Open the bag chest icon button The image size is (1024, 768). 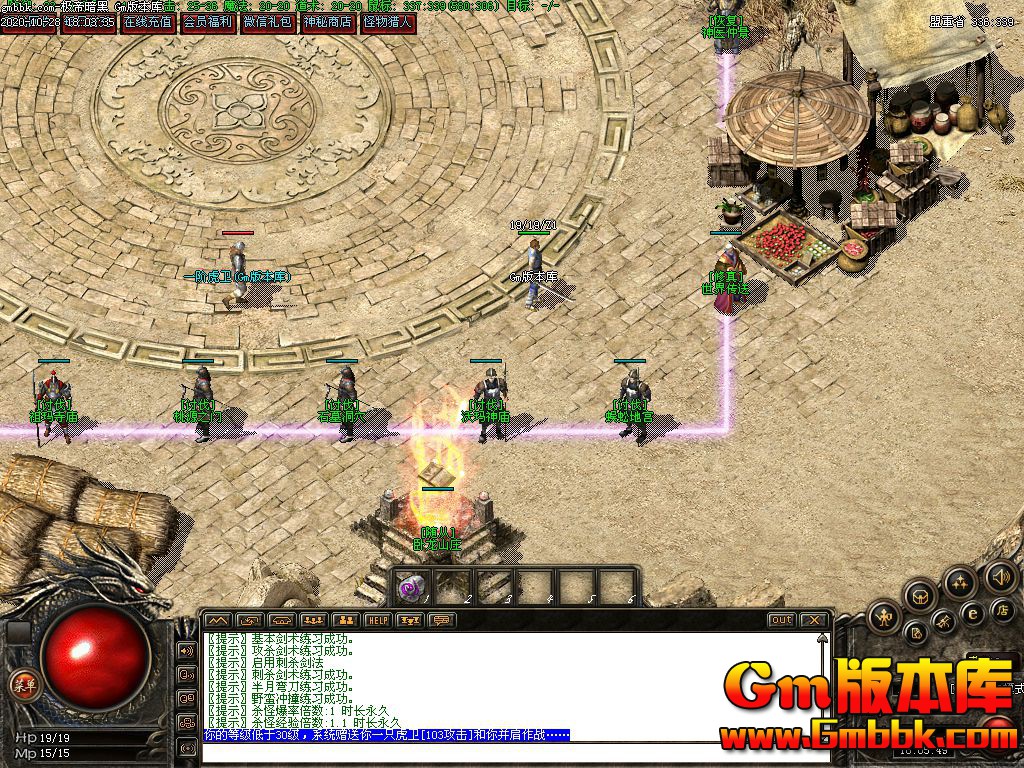point(920,597)
